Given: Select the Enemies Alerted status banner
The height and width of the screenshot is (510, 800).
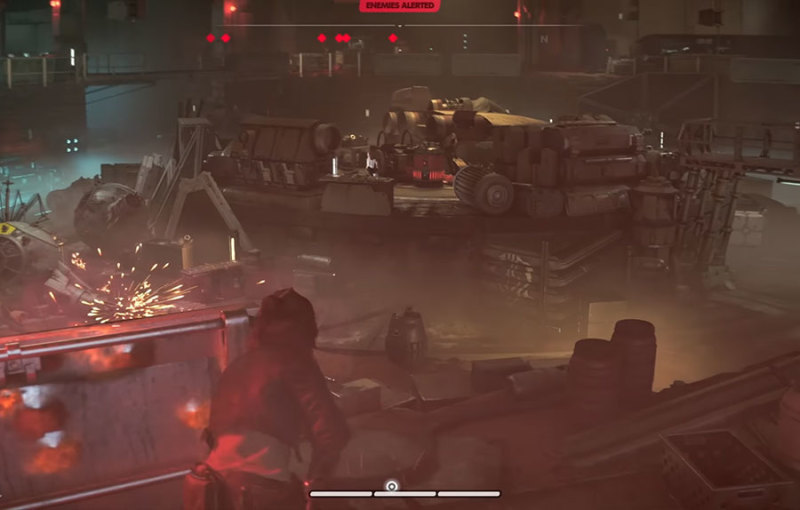Looking at the screenshot, I should [x=400, y=6].
